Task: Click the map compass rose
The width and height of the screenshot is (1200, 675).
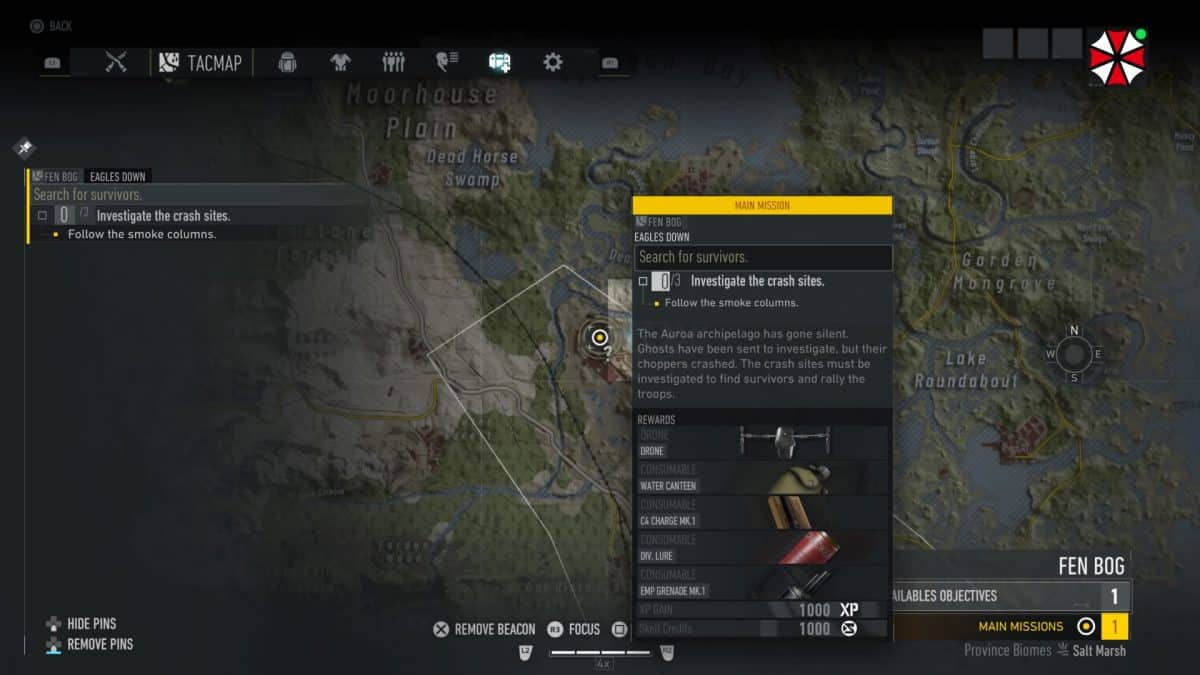Action: [x=1074, y=353]
